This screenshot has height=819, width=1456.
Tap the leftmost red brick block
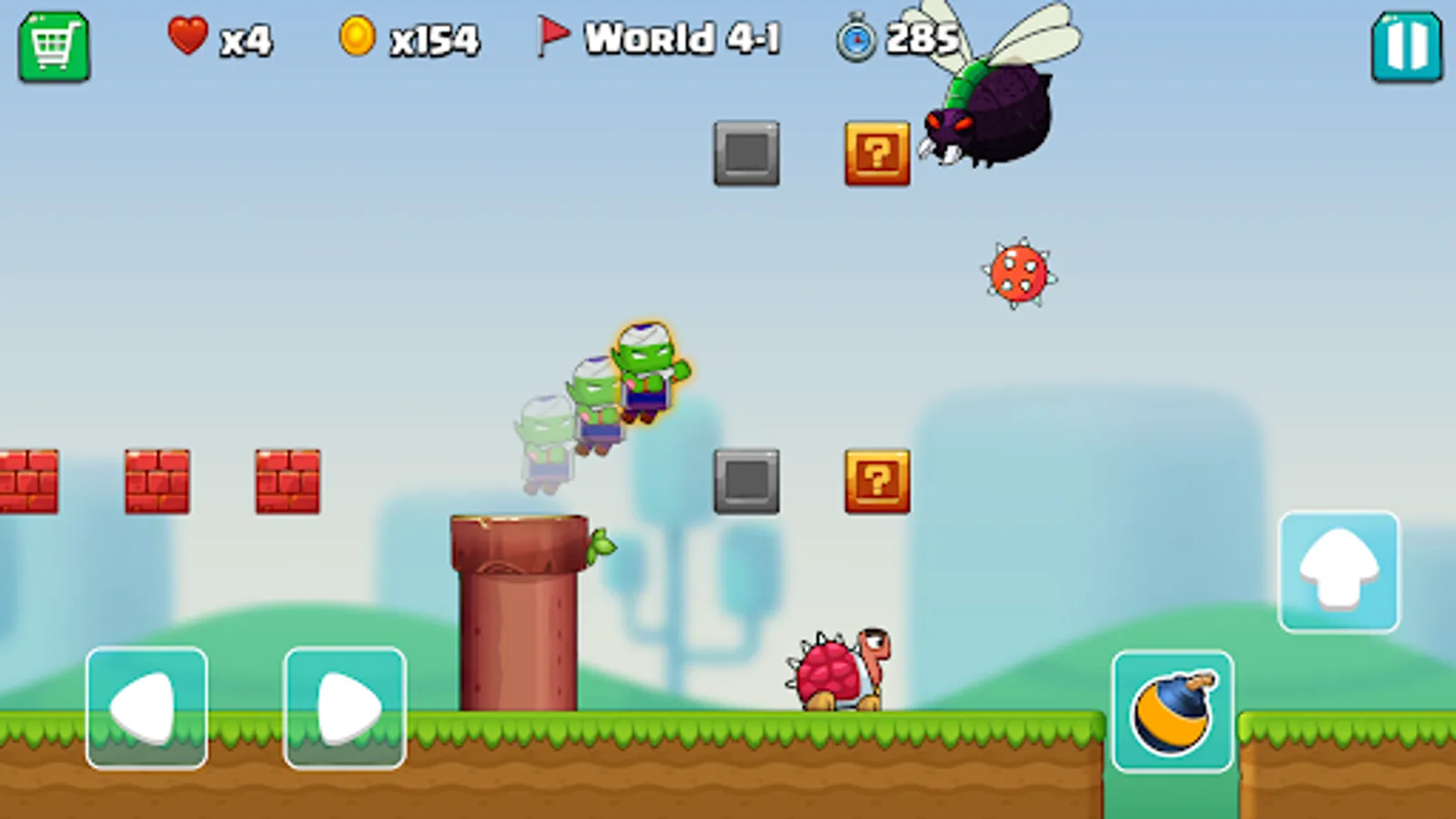(x=27, y=480)
